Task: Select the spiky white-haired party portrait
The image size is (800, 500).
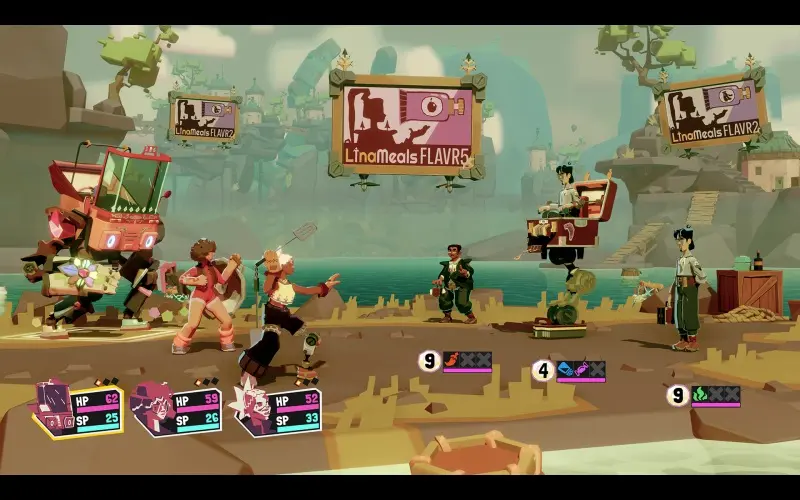Action: pos(248,408)
